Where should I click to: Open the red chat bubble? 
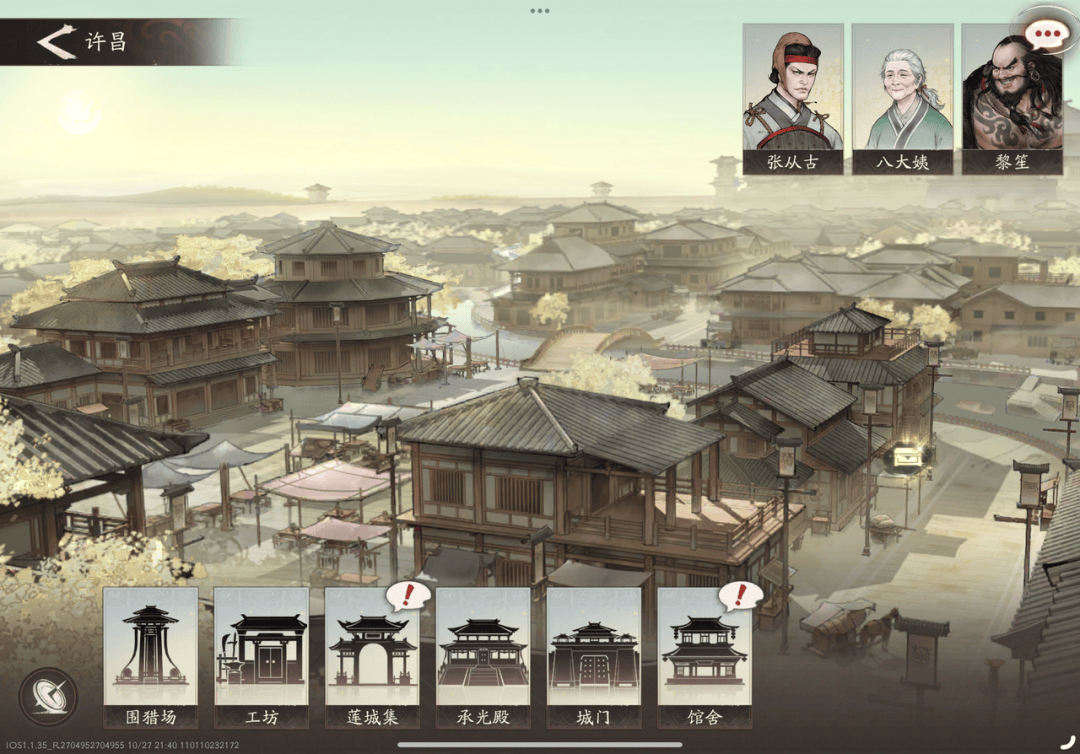click(1047, 35)
